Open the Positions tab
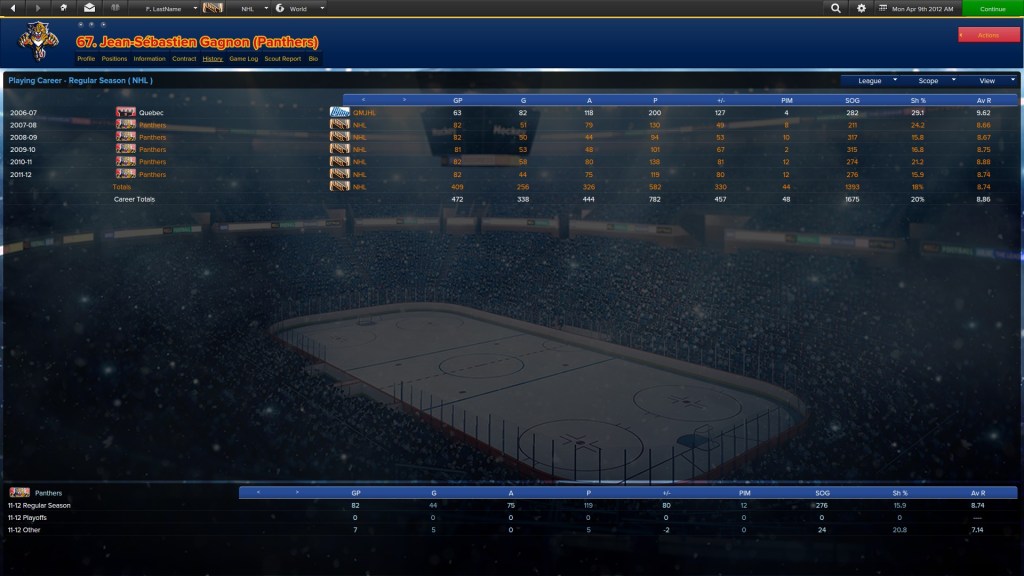This screenshot has width=1024, height=576. point(114,59)
